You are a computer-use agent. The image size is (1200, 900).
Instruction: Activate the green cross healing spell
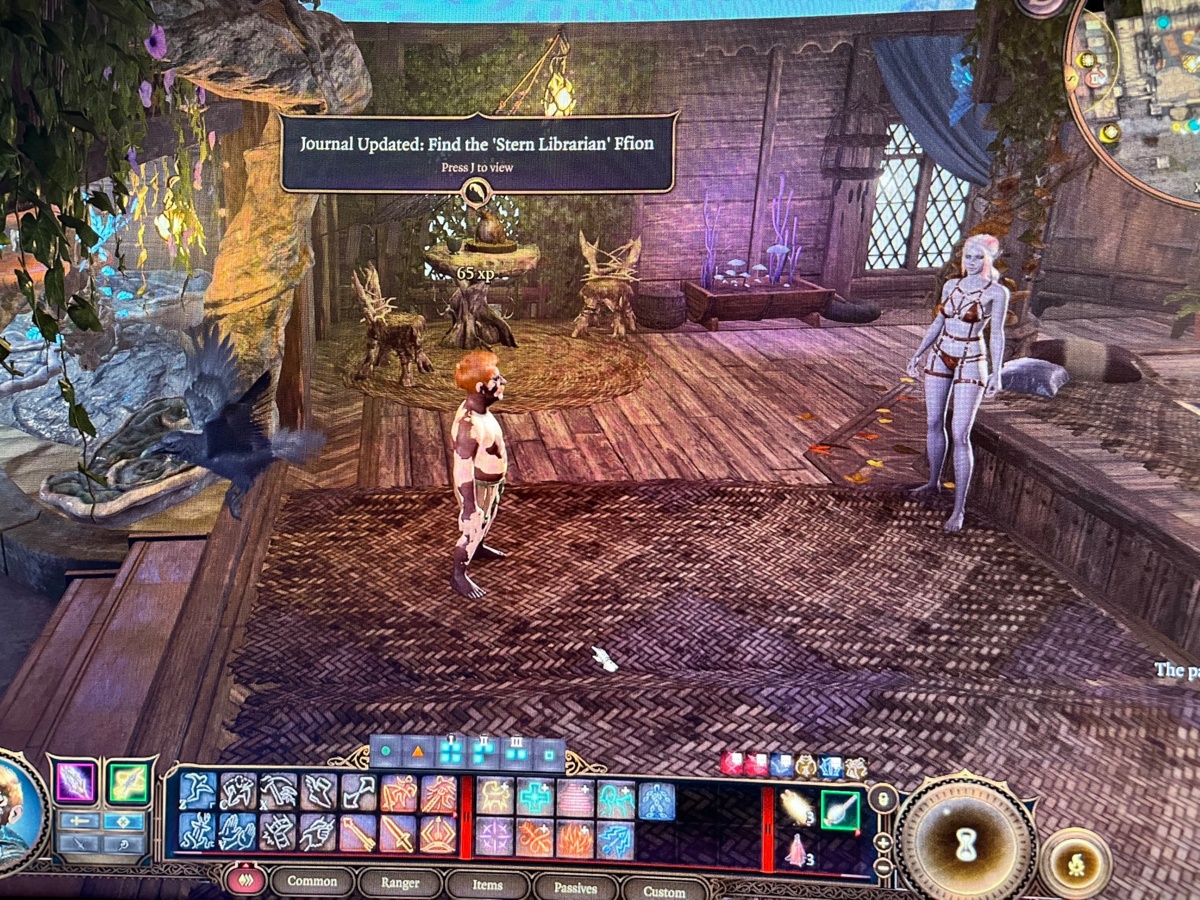coord(535,798)
